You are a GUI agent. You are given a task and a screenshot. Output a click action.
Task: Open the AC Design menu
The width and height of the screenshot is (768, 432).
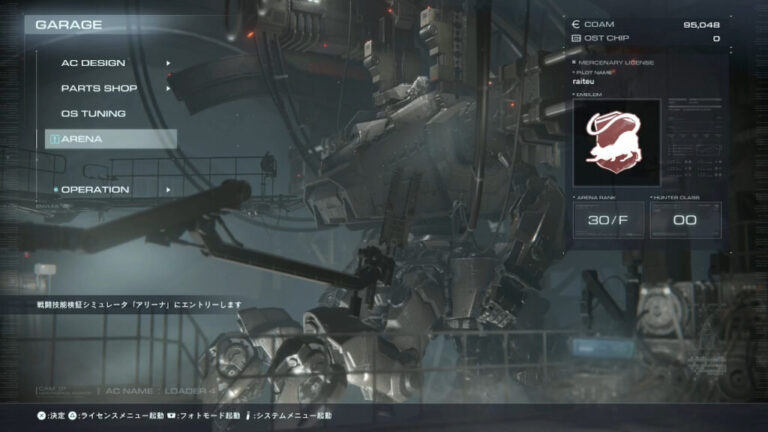point(93,63)
